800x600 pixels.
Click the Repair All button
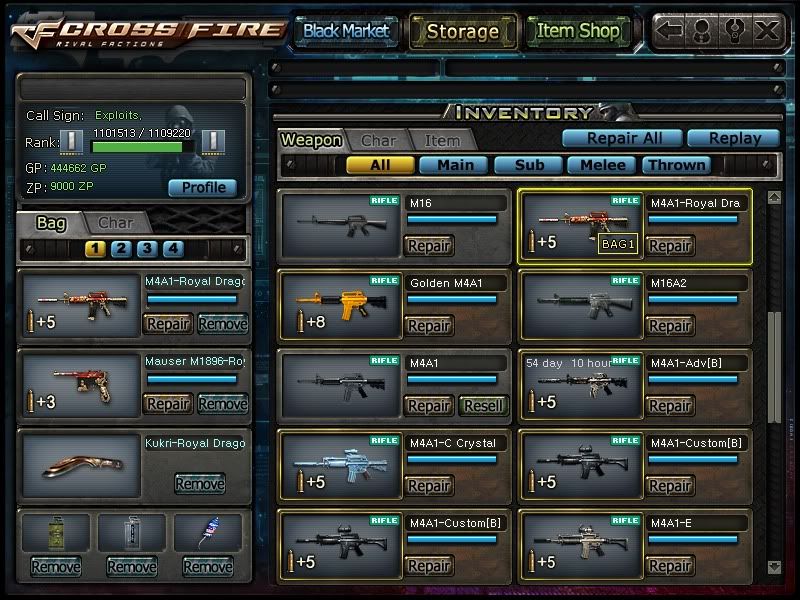(x=620, y=139)
